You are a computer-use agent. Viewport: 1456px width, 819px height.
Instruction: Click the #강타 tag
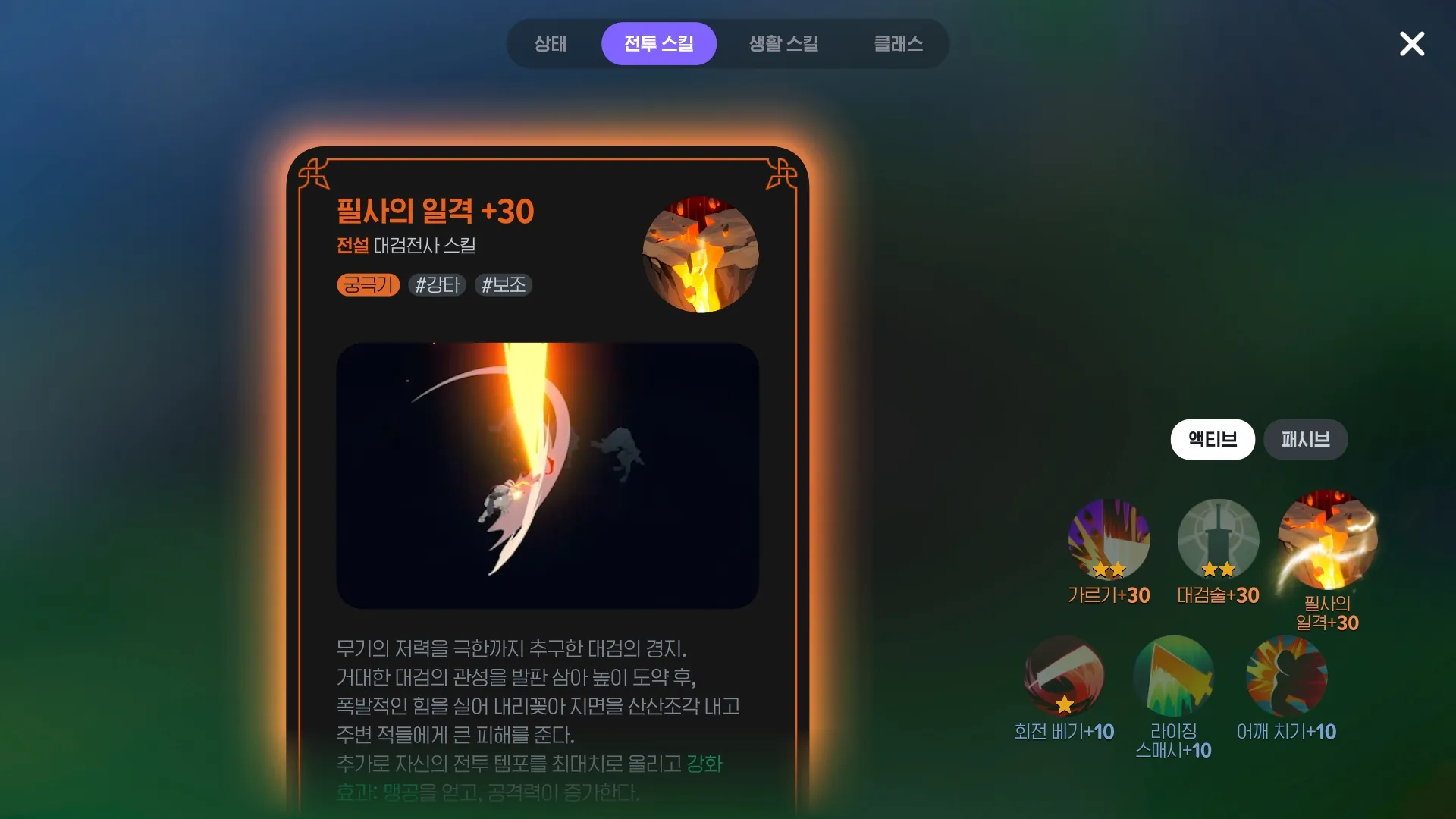click(437, 285)
